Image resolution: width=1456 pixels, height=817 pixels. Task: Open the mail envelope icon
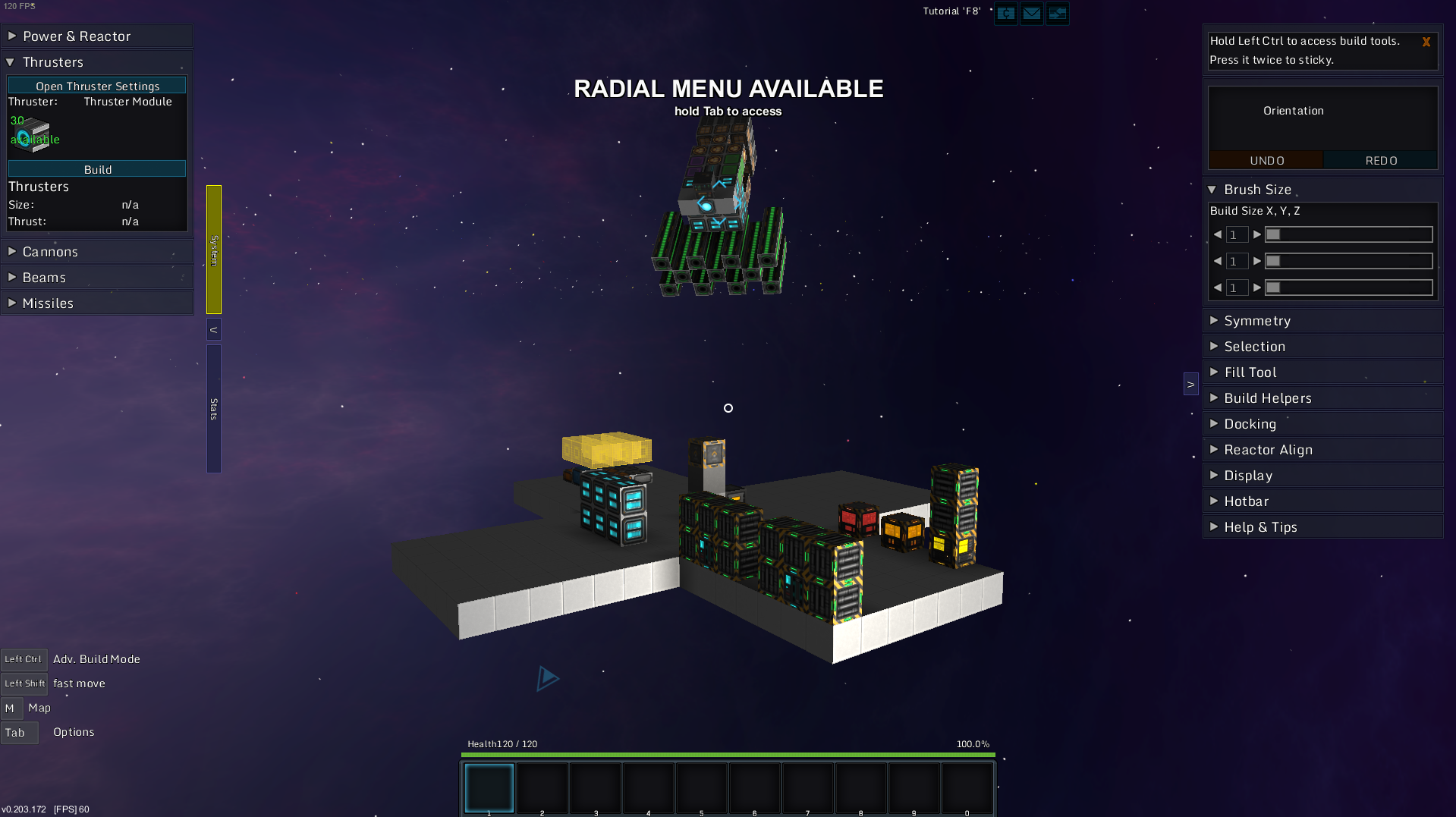click(1031, 14)
